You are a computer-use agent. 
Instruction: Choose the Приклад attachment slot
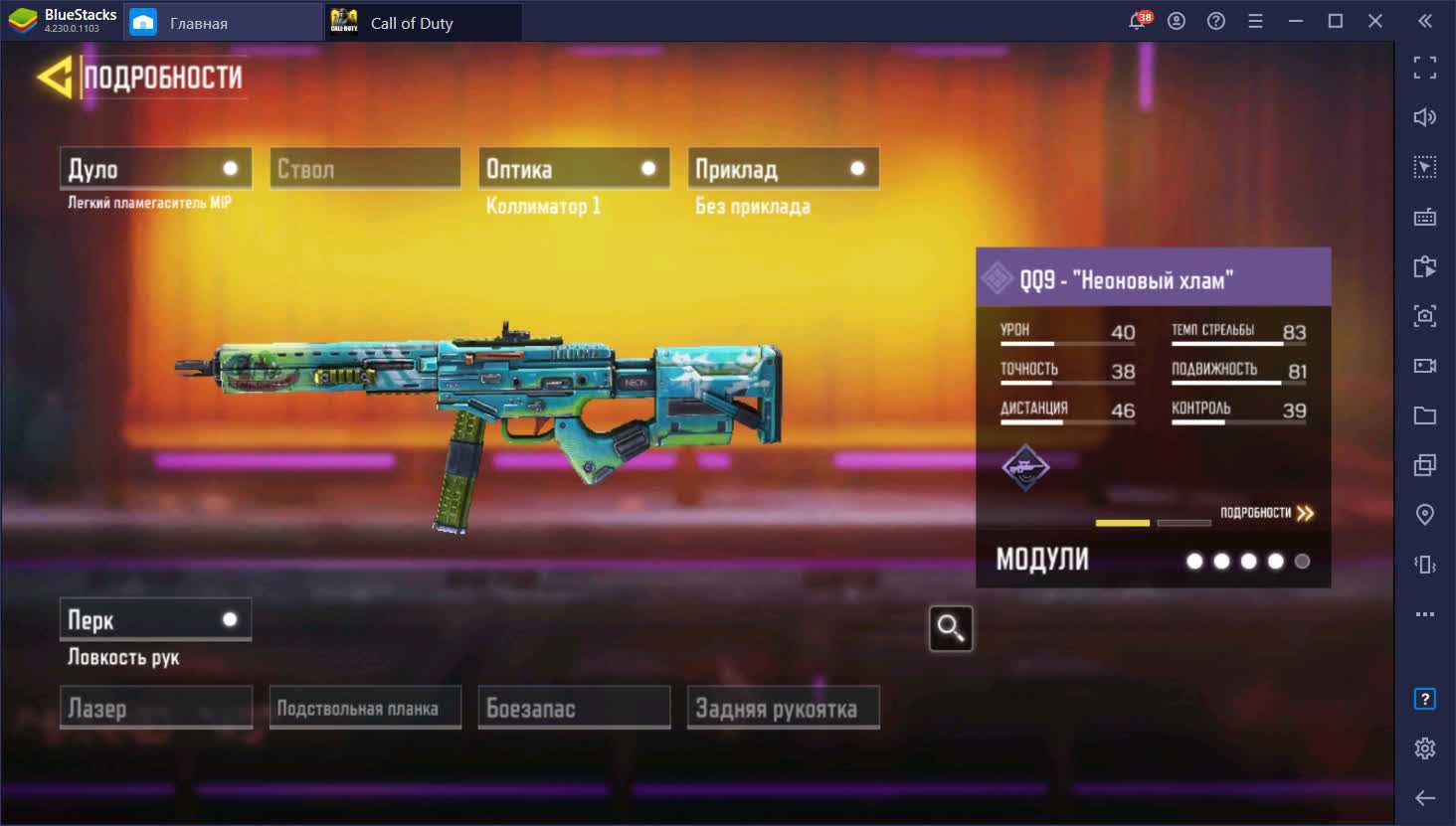coord(783,169)
